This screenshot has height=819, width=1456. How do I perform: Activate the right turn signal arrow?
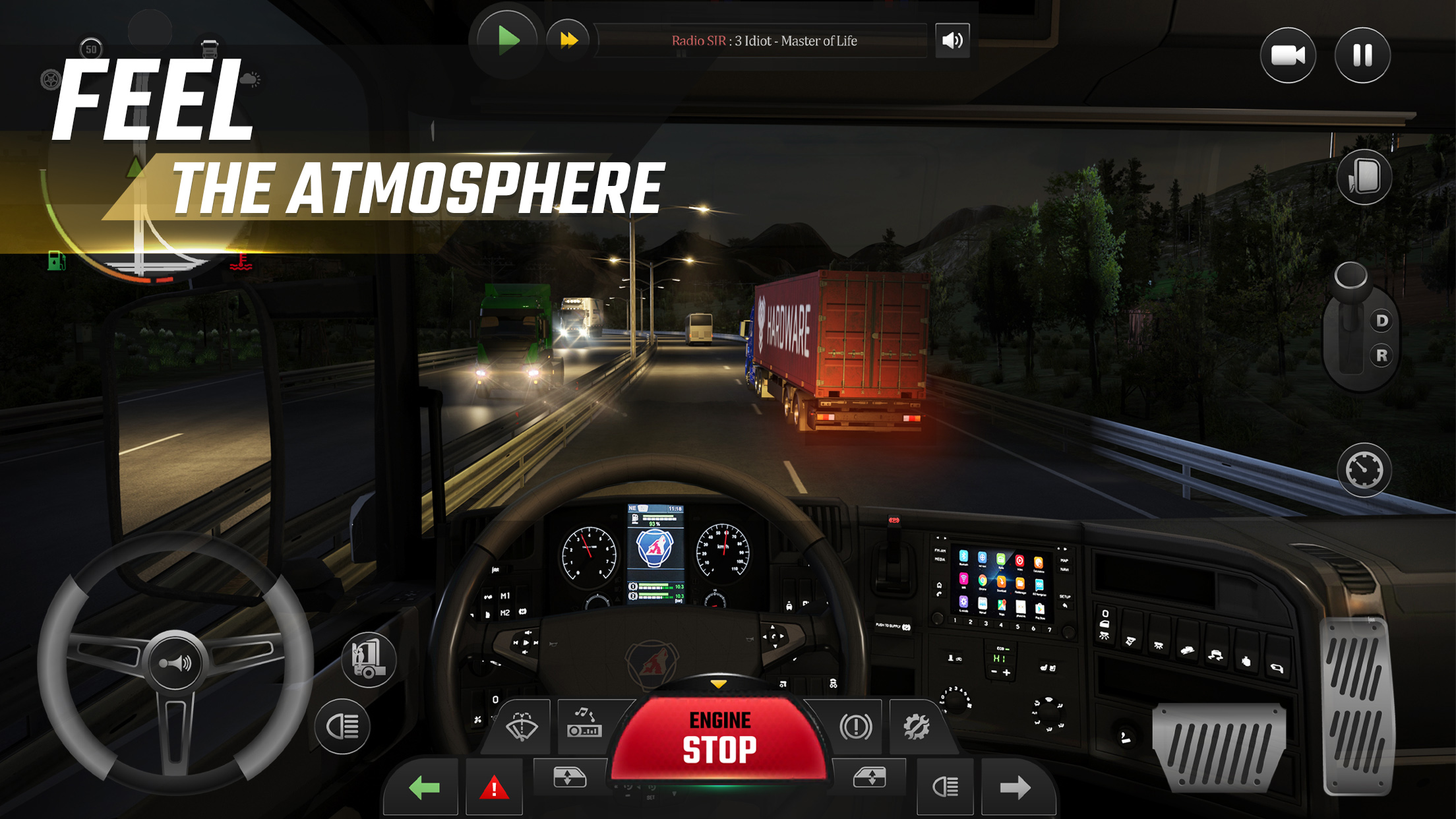(1015, 787)
